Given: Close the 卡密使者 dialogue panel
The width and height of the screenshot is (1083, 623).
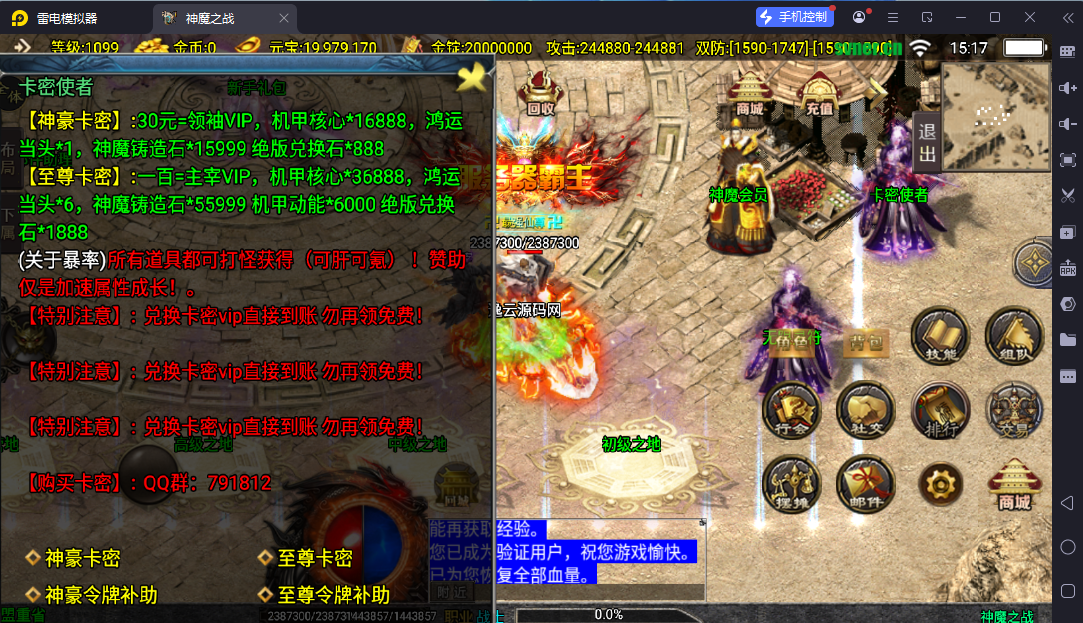Looking at the screenshot, I should click(473, 75).
